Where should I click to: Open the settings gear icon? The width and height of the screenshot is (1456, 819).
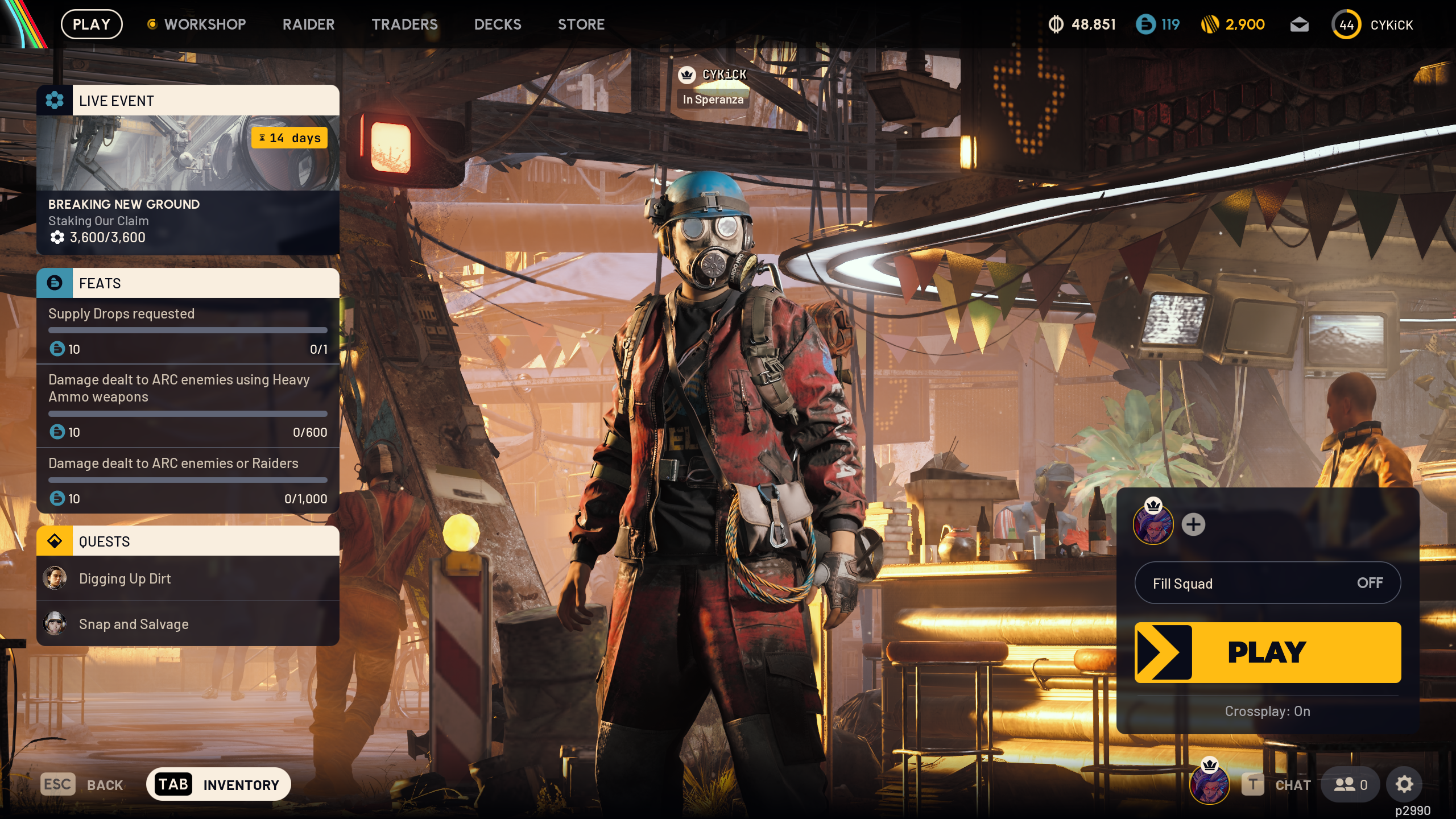(x=1404, y=784)
